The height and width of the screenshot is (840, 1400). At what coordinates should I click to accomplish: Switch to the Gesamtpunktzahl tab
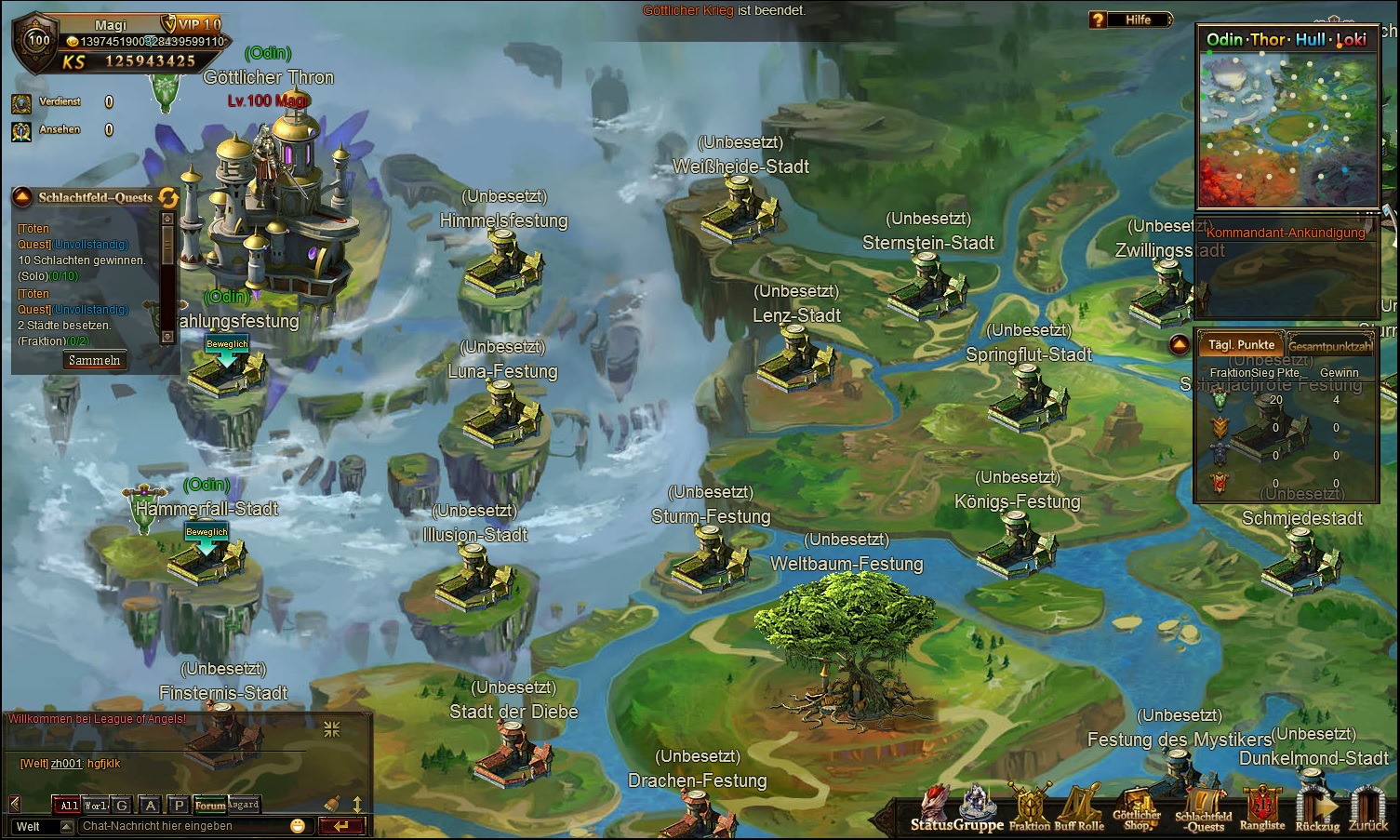point(1330,345)
